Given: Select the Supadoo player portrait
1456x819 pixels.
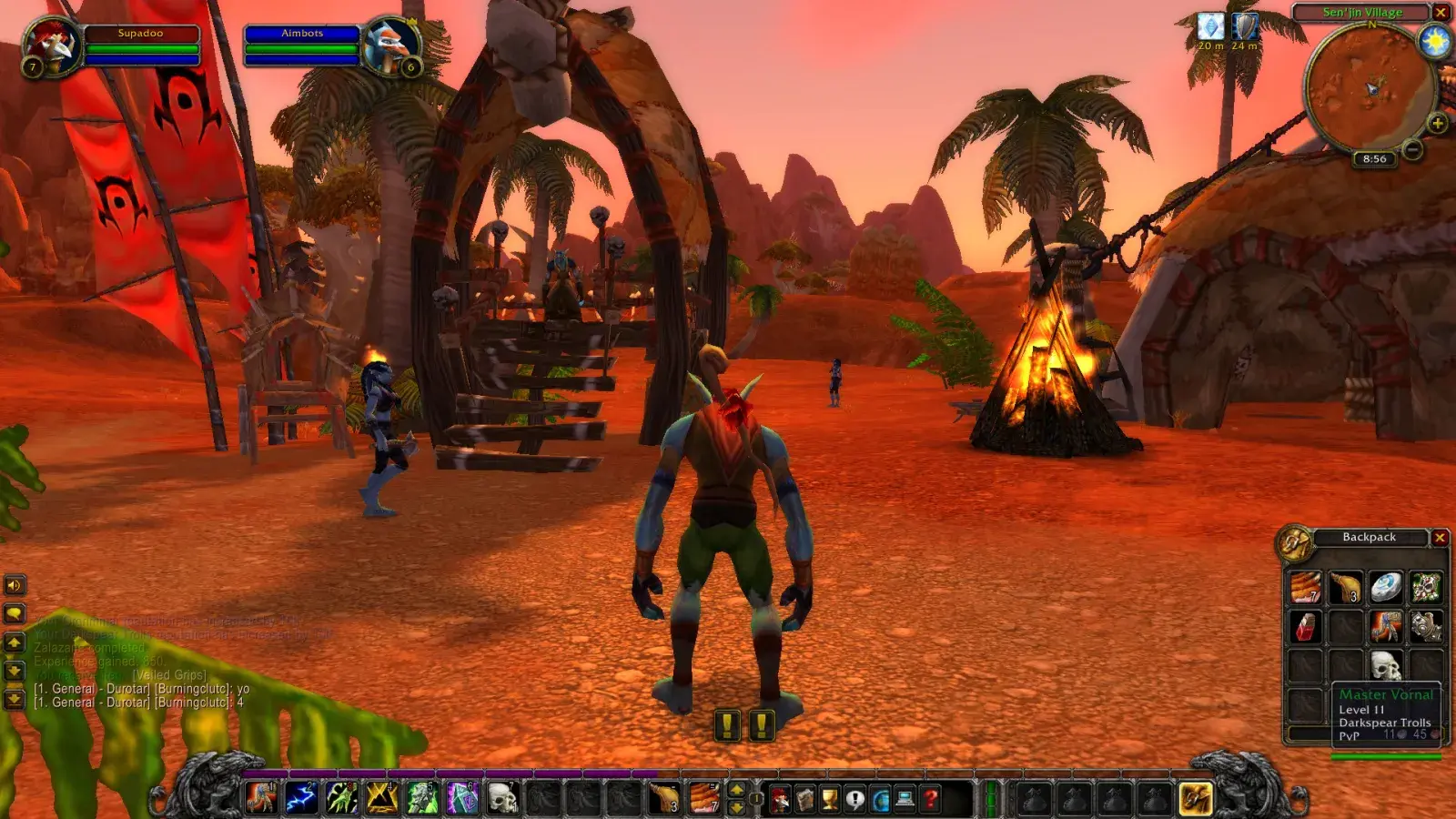Looking at the screenshot, I should 50,47.
